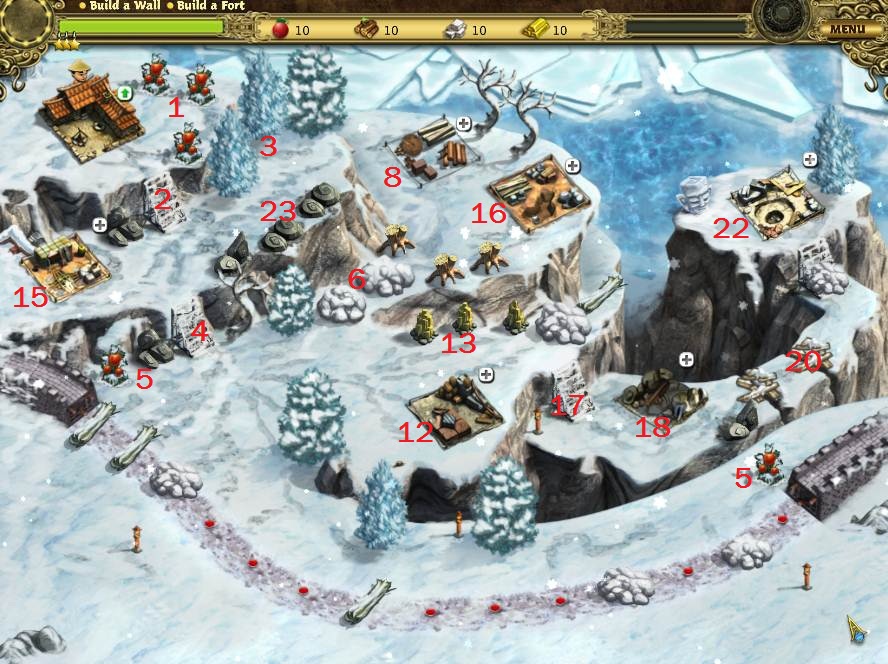
Task: Tap the plus icon beside building site 16
Action: pos(573,166)
